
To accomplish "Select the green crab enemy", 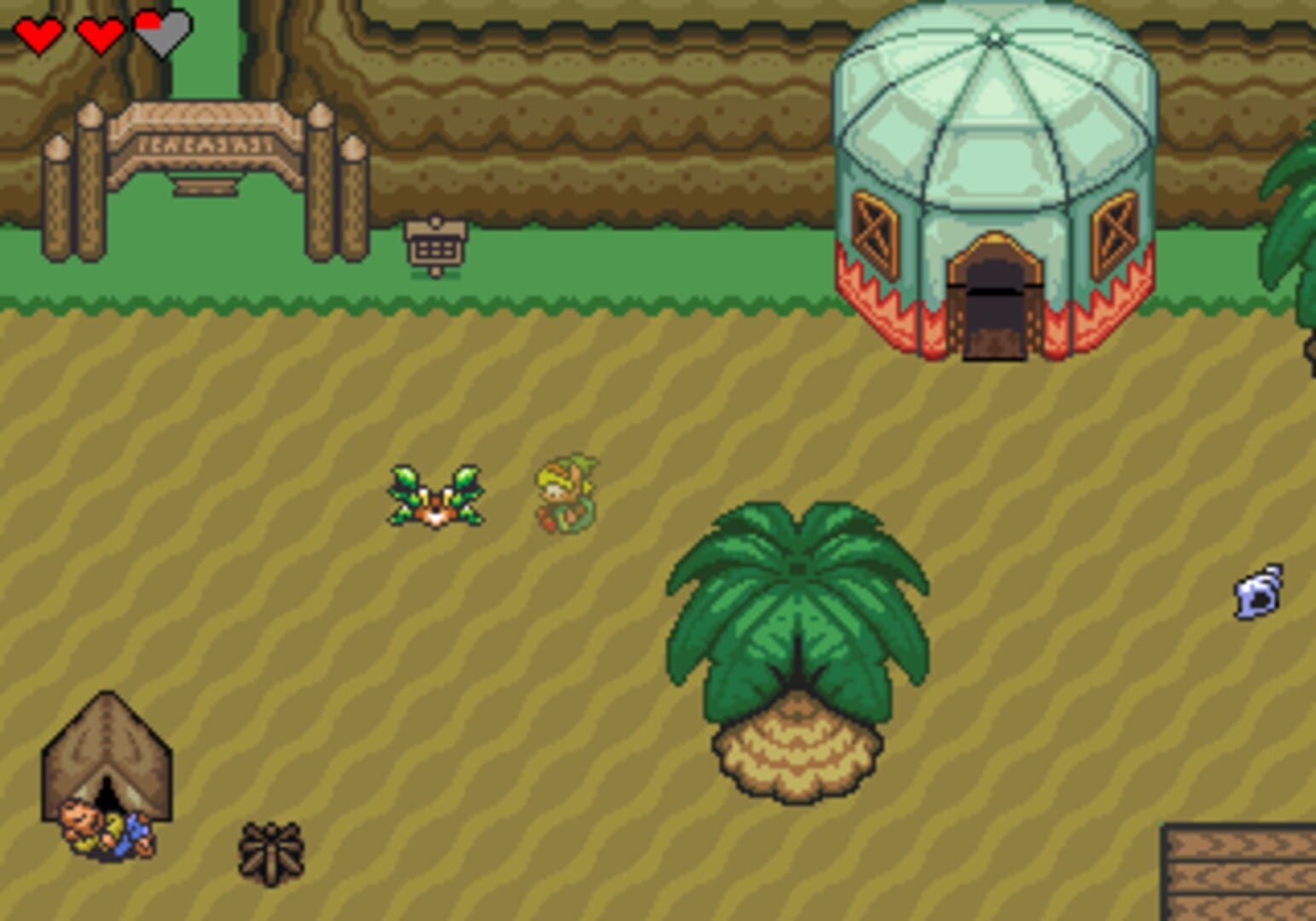I will tap(435, 495).
